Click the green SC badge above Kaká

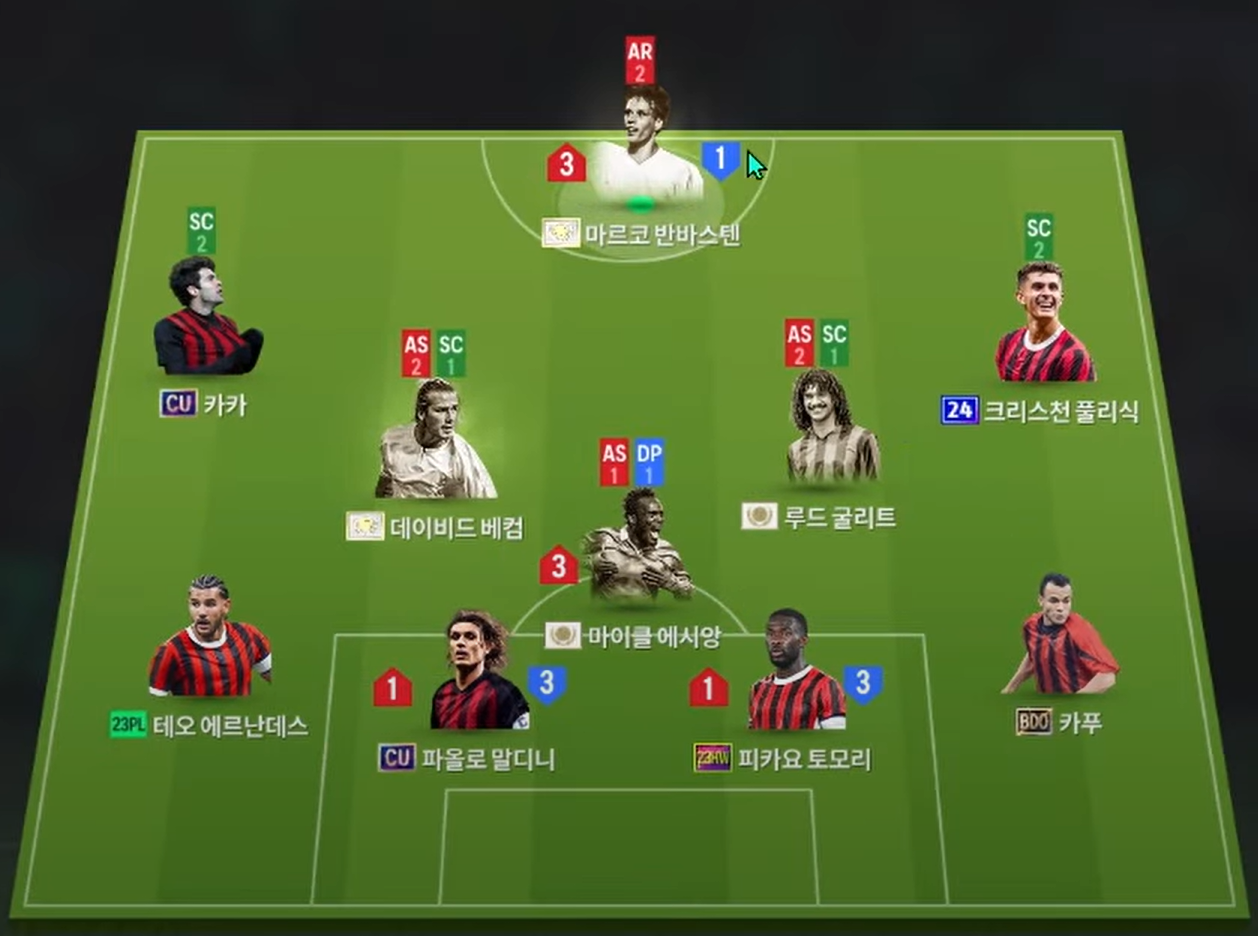pos(201,232)
